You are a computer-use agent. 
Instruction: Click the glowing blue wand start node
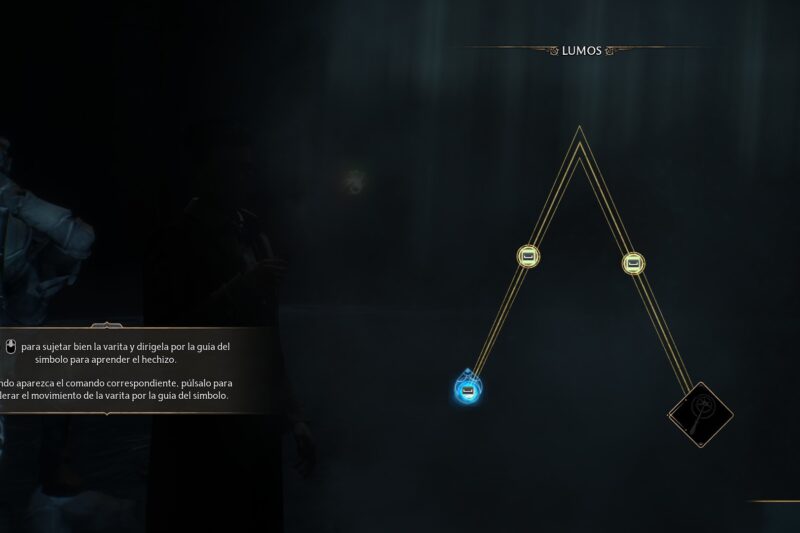click(468, 386)
